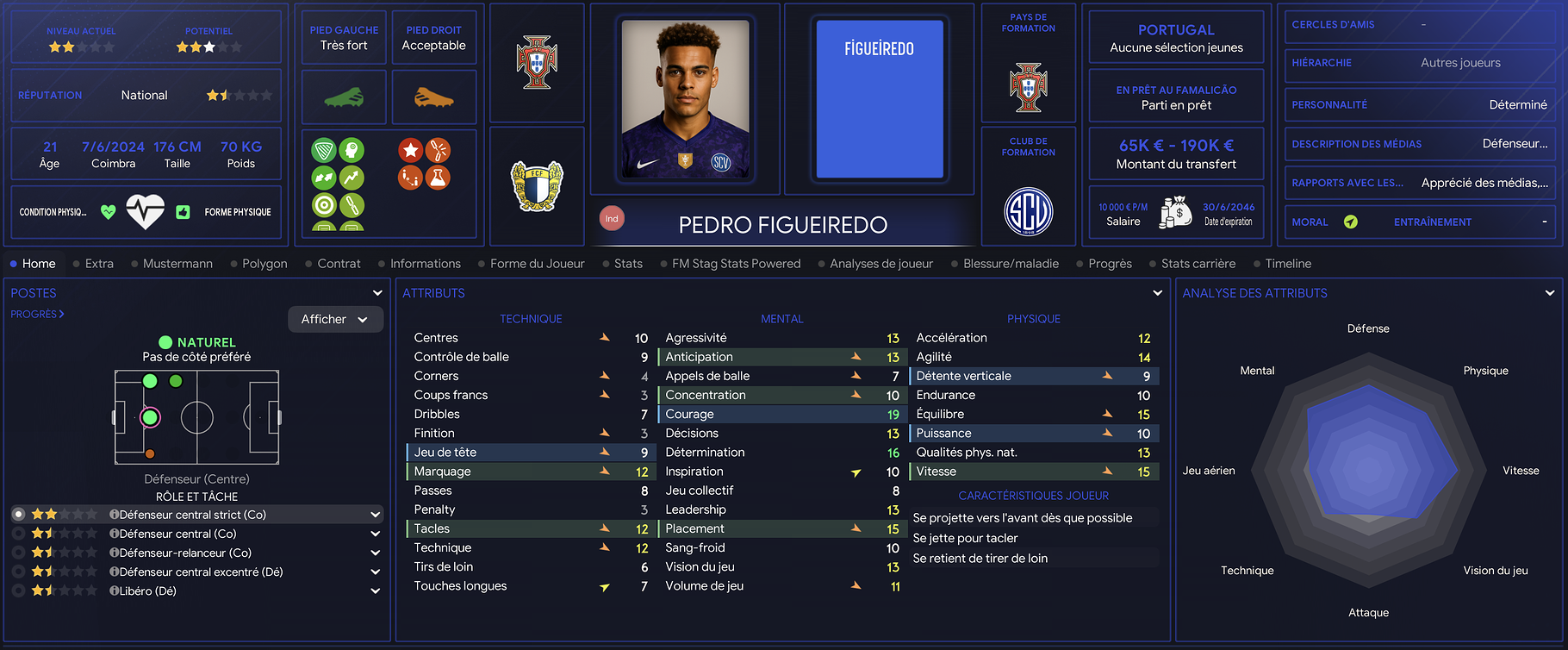Open the Stats carrière tab
The image size is (1568, 650).
tap(1198, 264)
